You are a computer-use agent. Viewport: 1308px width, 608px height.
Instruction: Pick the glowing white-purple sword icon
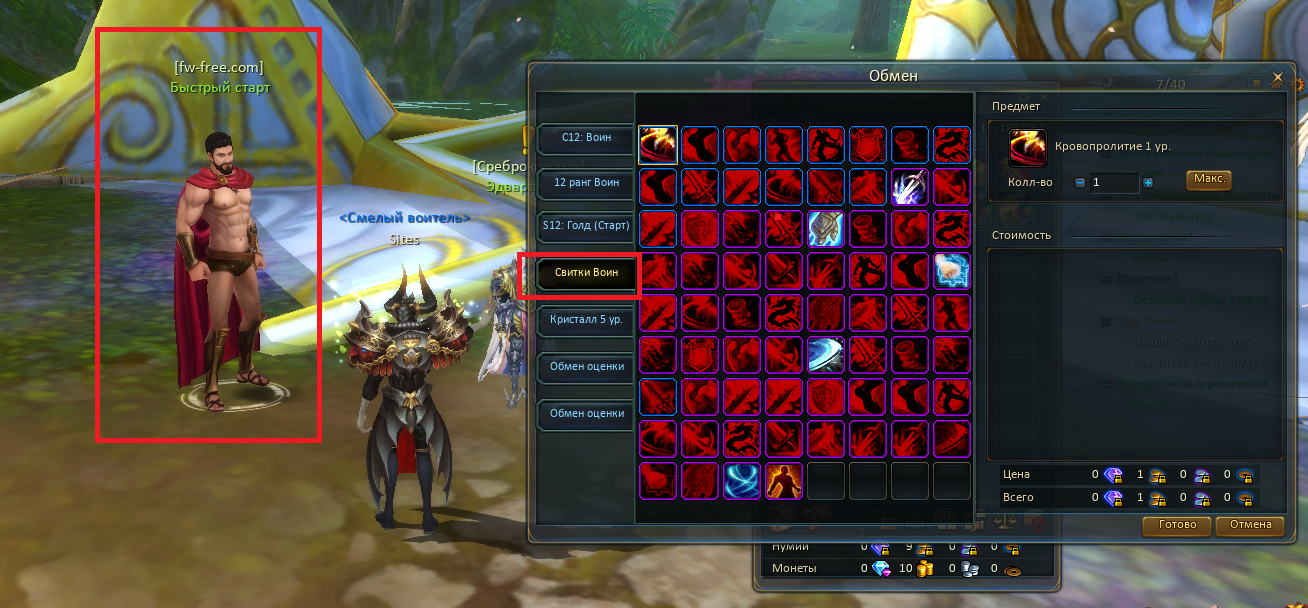point(910,187)
